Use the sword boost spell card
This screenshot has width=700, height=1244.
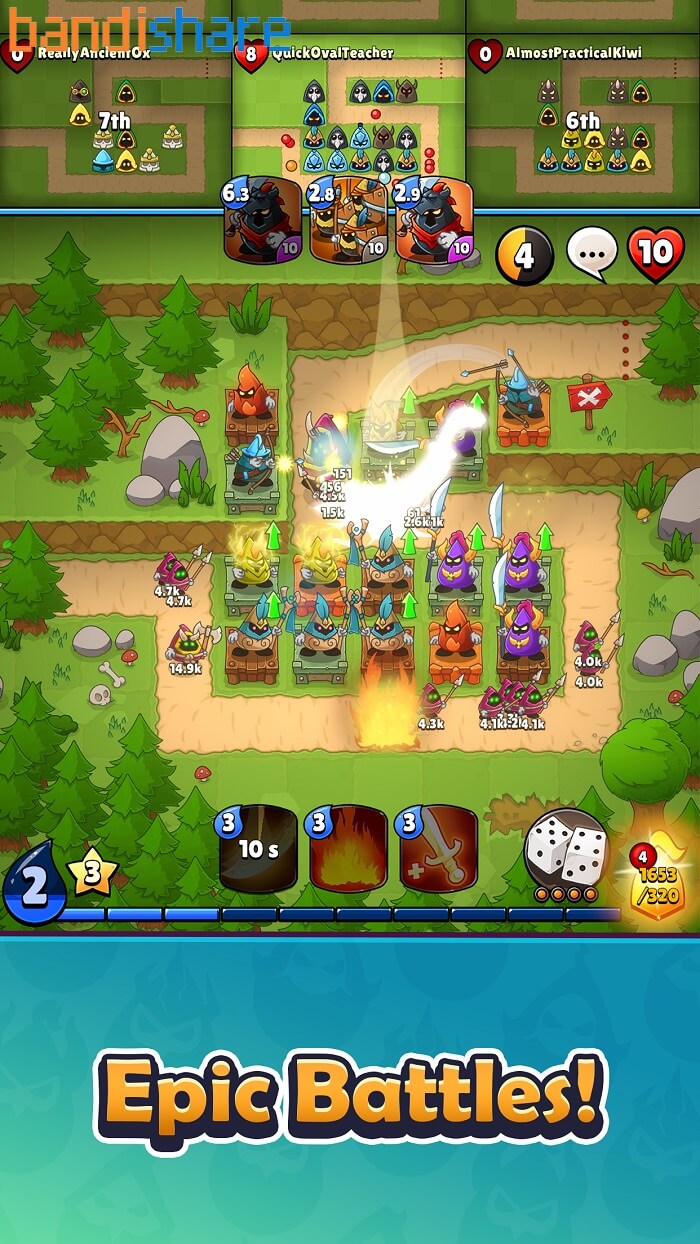[x=438, y=850]
